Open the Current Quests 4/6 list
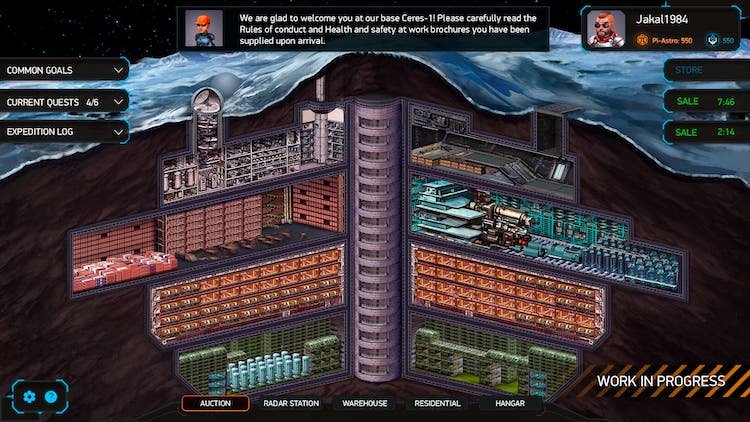The image size is (750, 422). pos(65,102)
